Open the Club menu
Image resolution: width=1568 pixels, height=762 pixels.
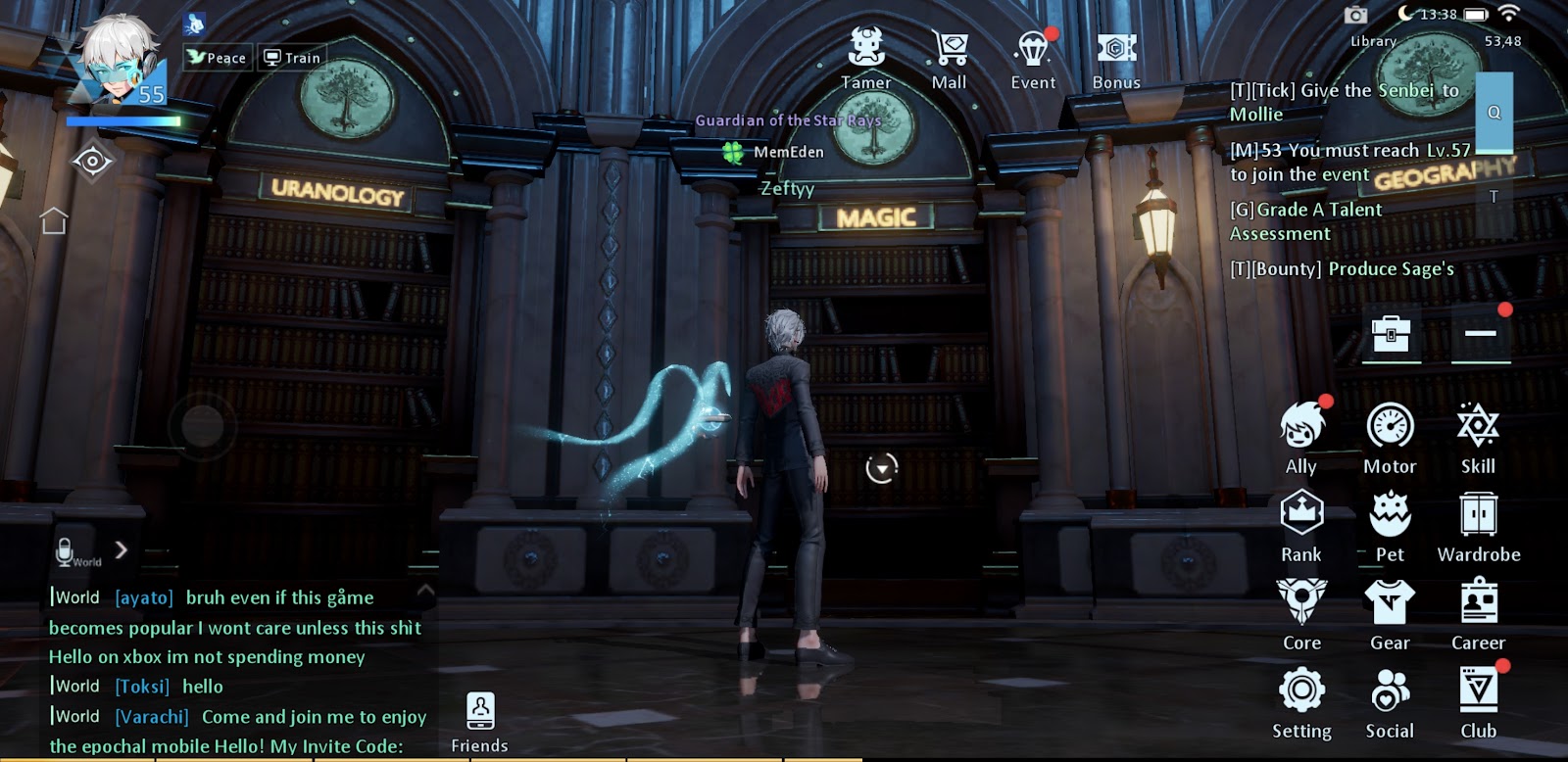coord(1478,701)
